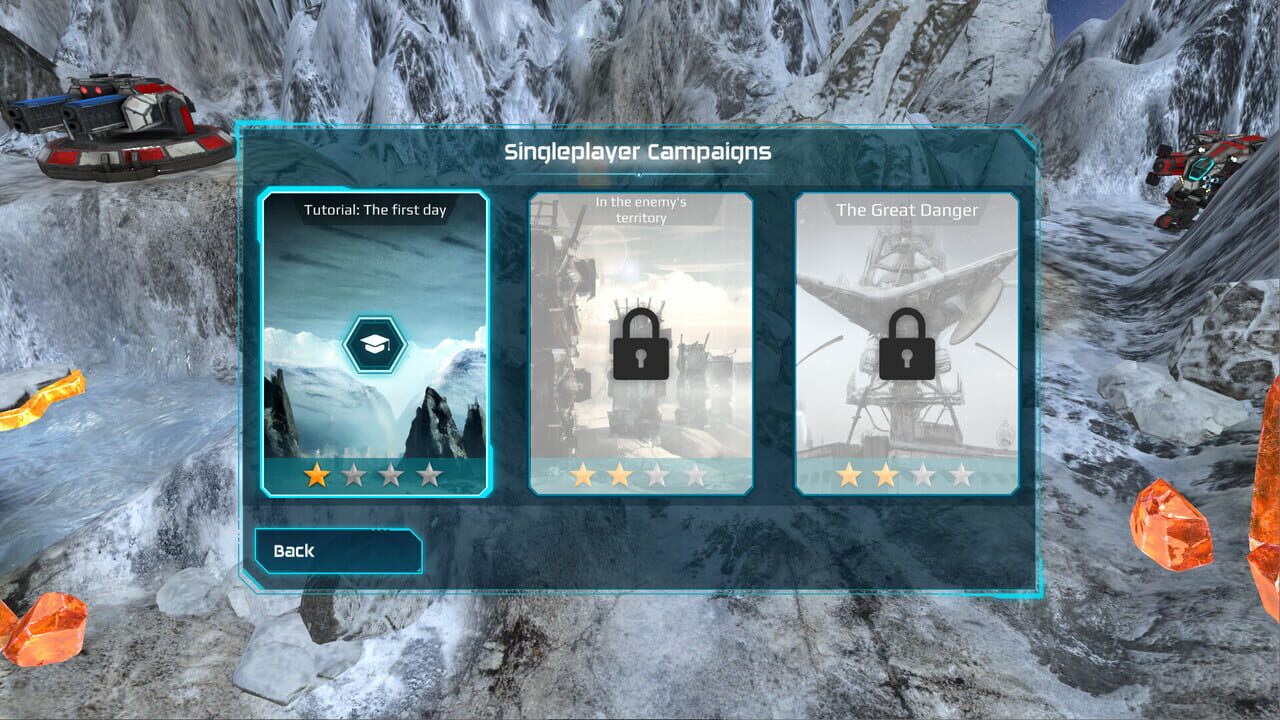Click the second gray star on the Tutorial rating
This screenshot has height=720, width=1280.
pyautogui.click(x=353, y=473)
